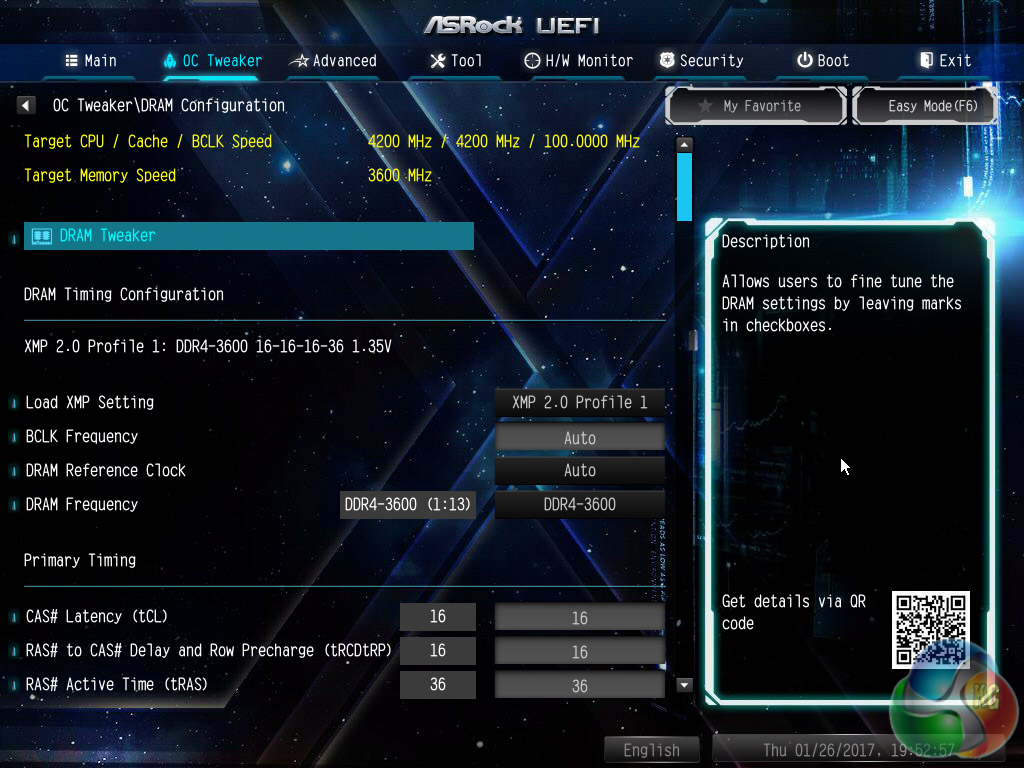This screenshot has height=768, width=1024.
Task: Click the QR code thumbnail
Action: 930,629
